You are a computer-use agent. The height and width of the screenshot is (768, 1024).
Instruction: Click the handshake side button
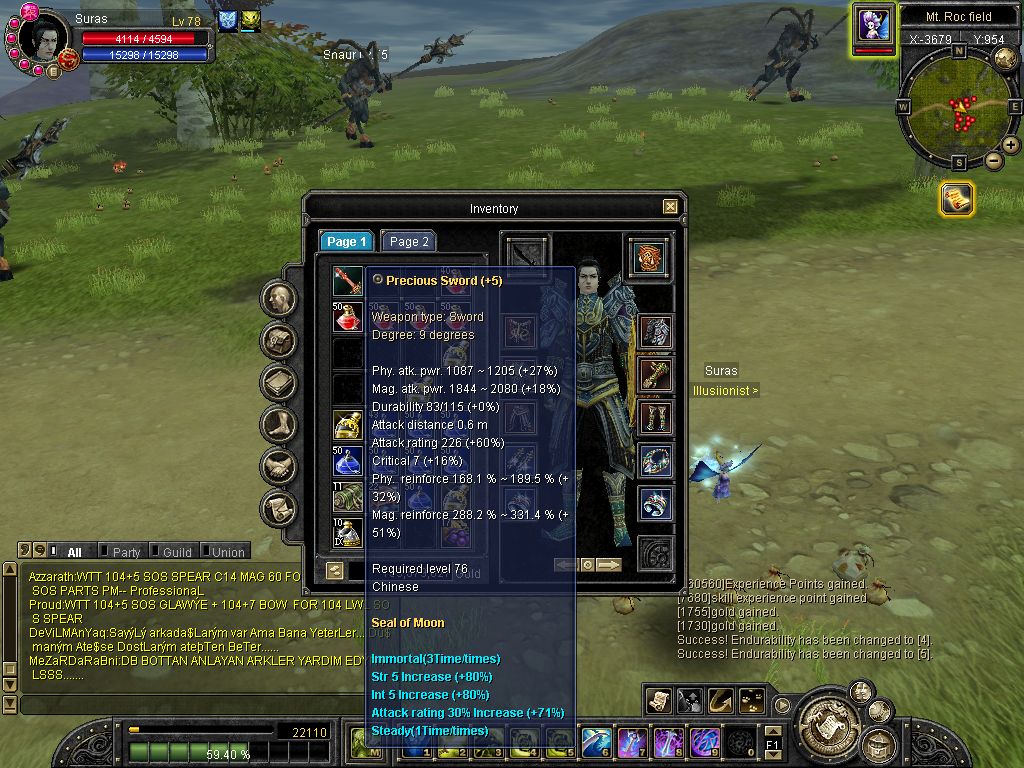point(279,467)
